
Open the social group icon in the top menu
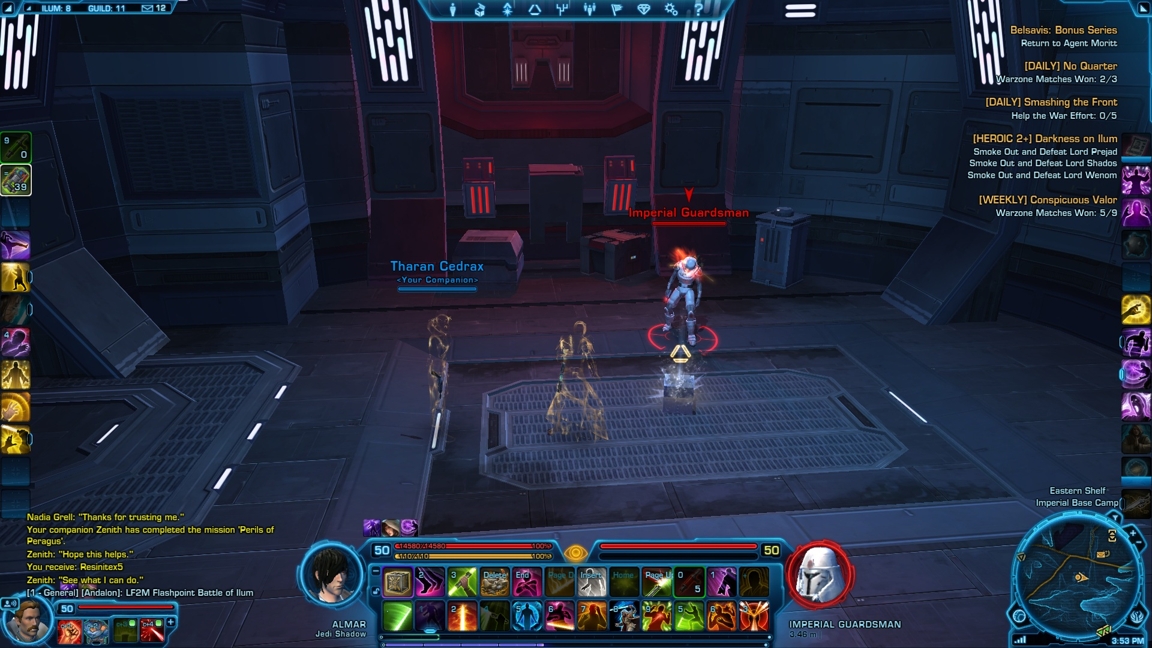589,10
